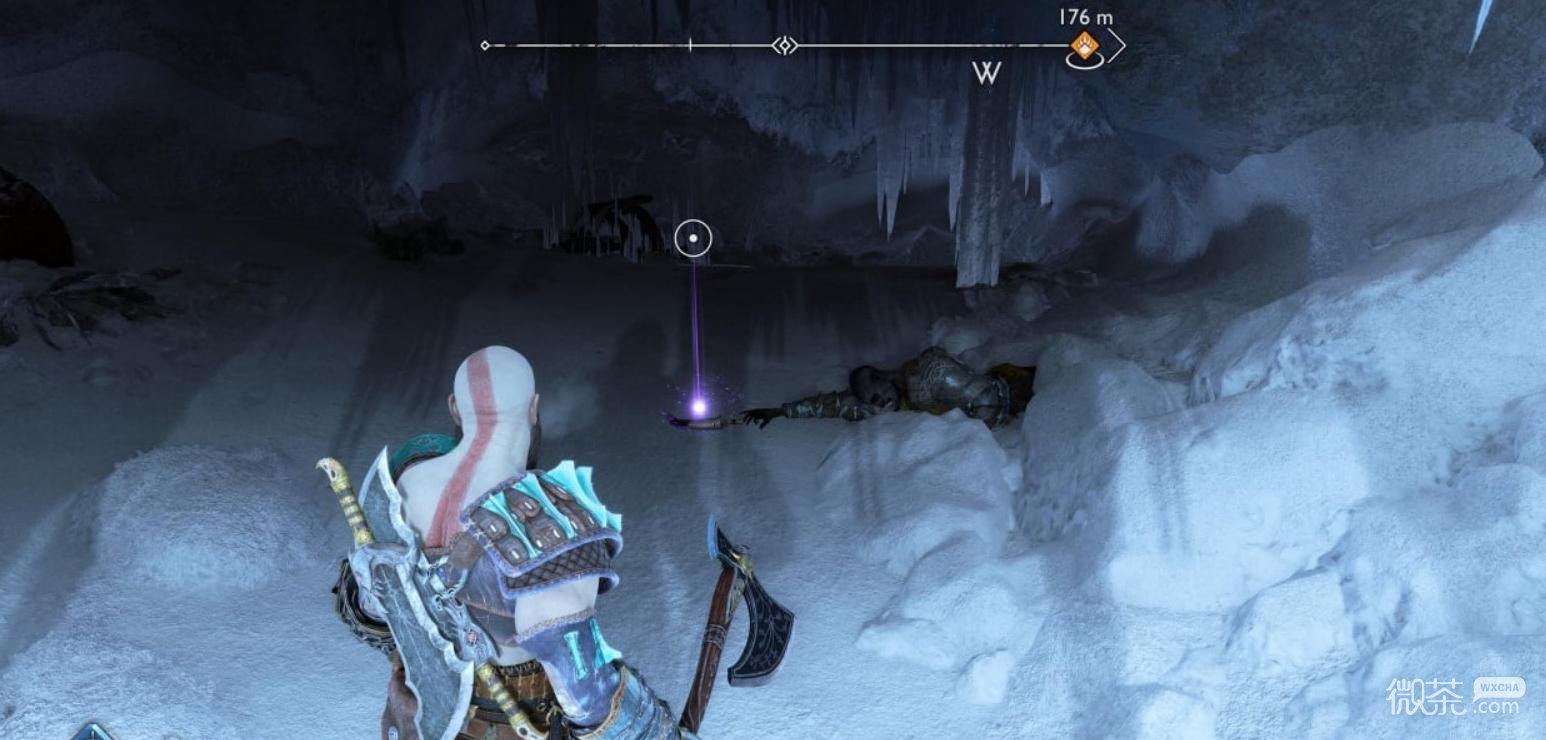Select the orange quest objective marker on the compass
Image resolution: width=1546 pixels, height=740 pixels.
1083,45
